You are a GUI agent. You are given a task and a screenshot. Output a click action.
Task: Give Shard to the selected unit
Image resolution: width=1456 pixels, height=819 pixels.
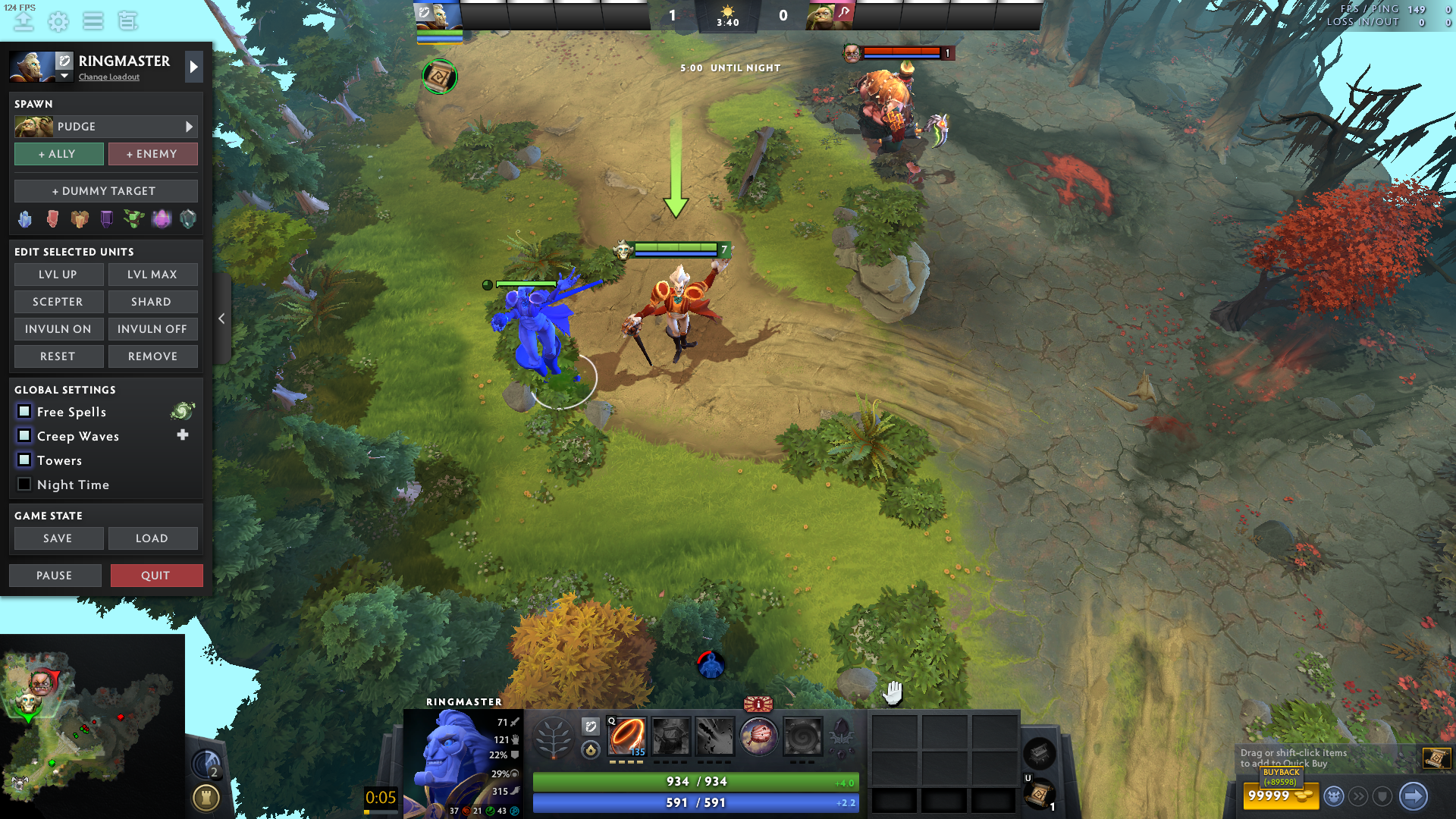152,302
